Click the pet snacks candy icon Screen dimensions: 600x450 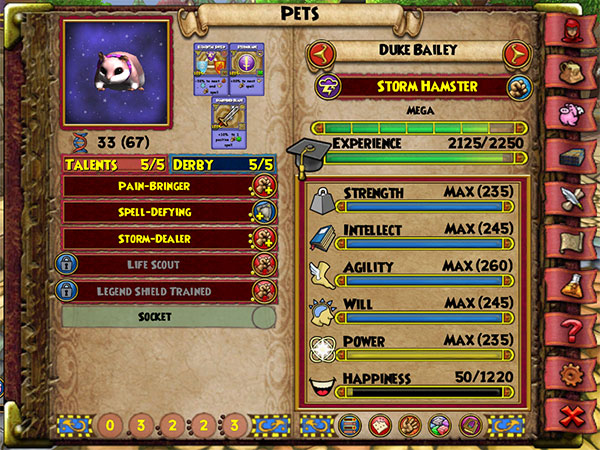438,424
